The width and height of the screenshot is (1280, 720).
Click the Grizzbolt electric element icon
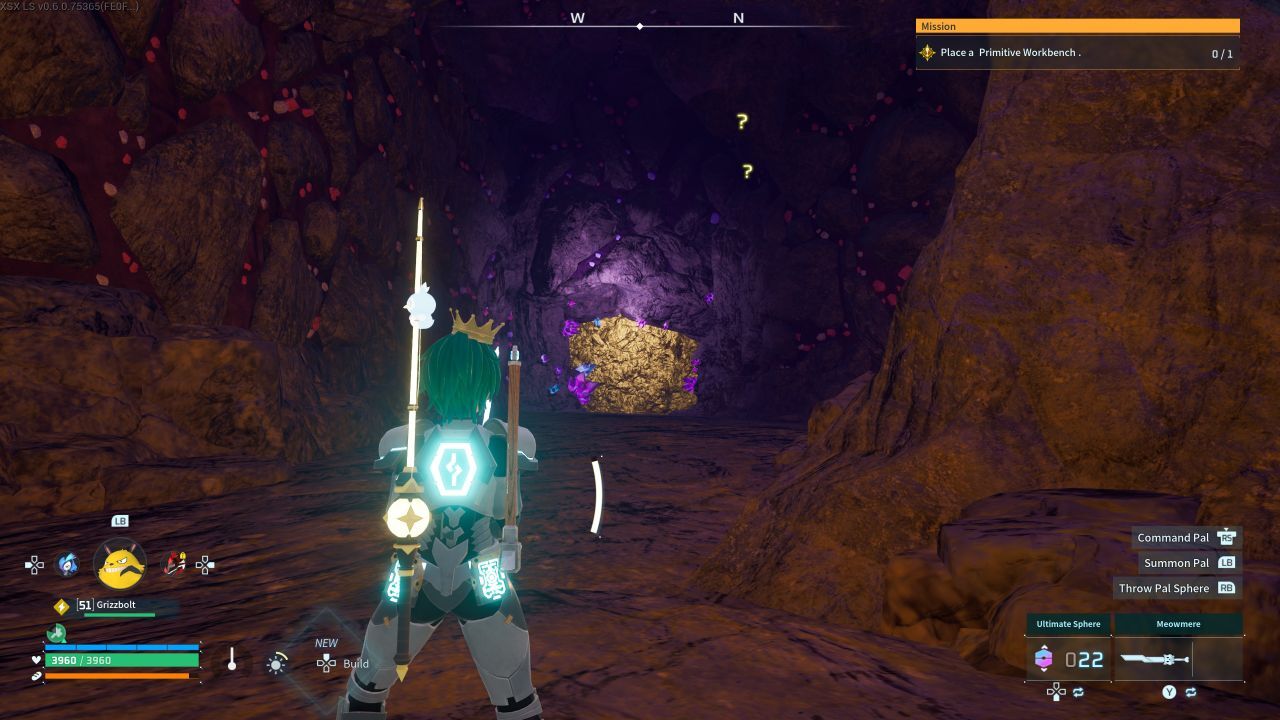tap(61, 606)
